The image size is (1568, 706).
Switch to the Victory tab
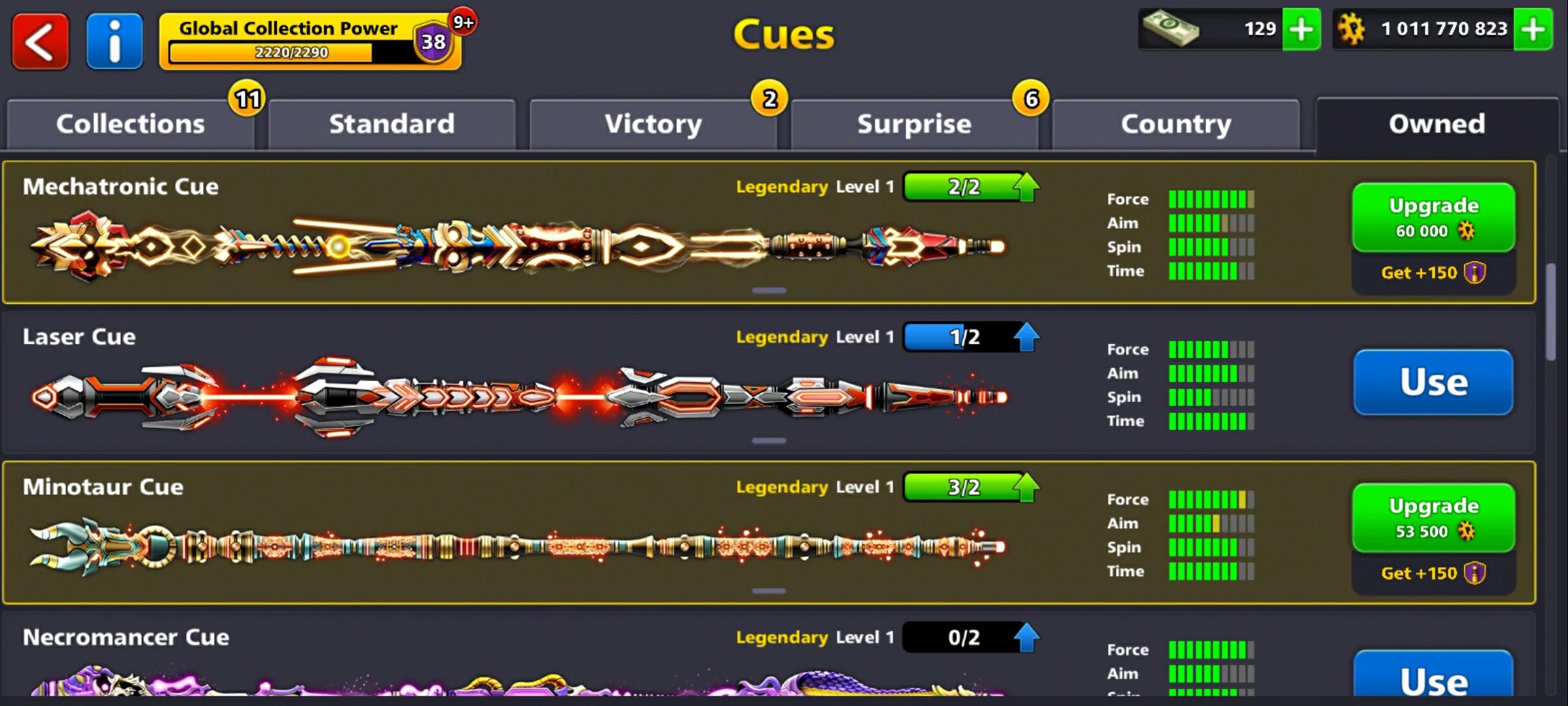[653, 124]
